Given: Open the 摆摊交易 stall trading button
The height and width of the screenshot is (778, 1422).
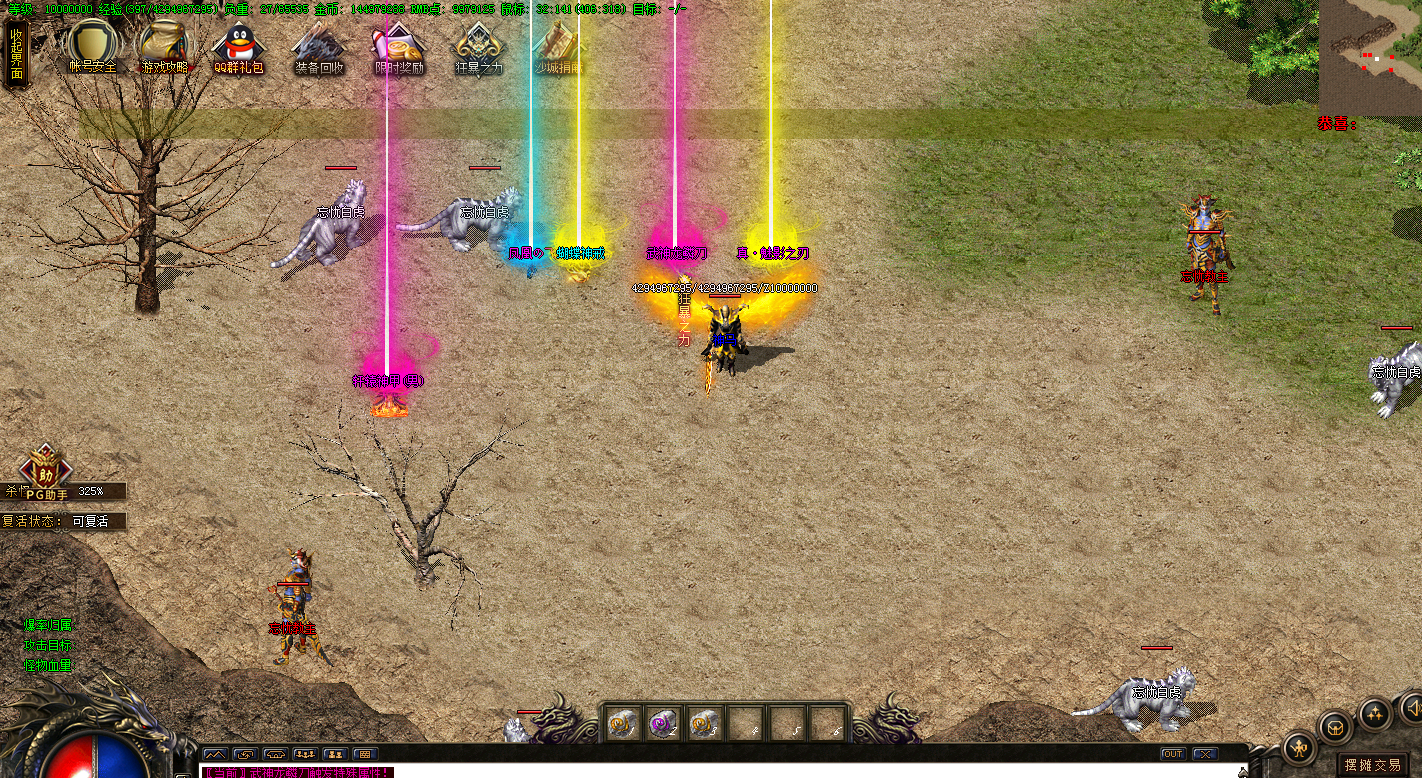Looking at the screenshot, I should point(1373,765).
